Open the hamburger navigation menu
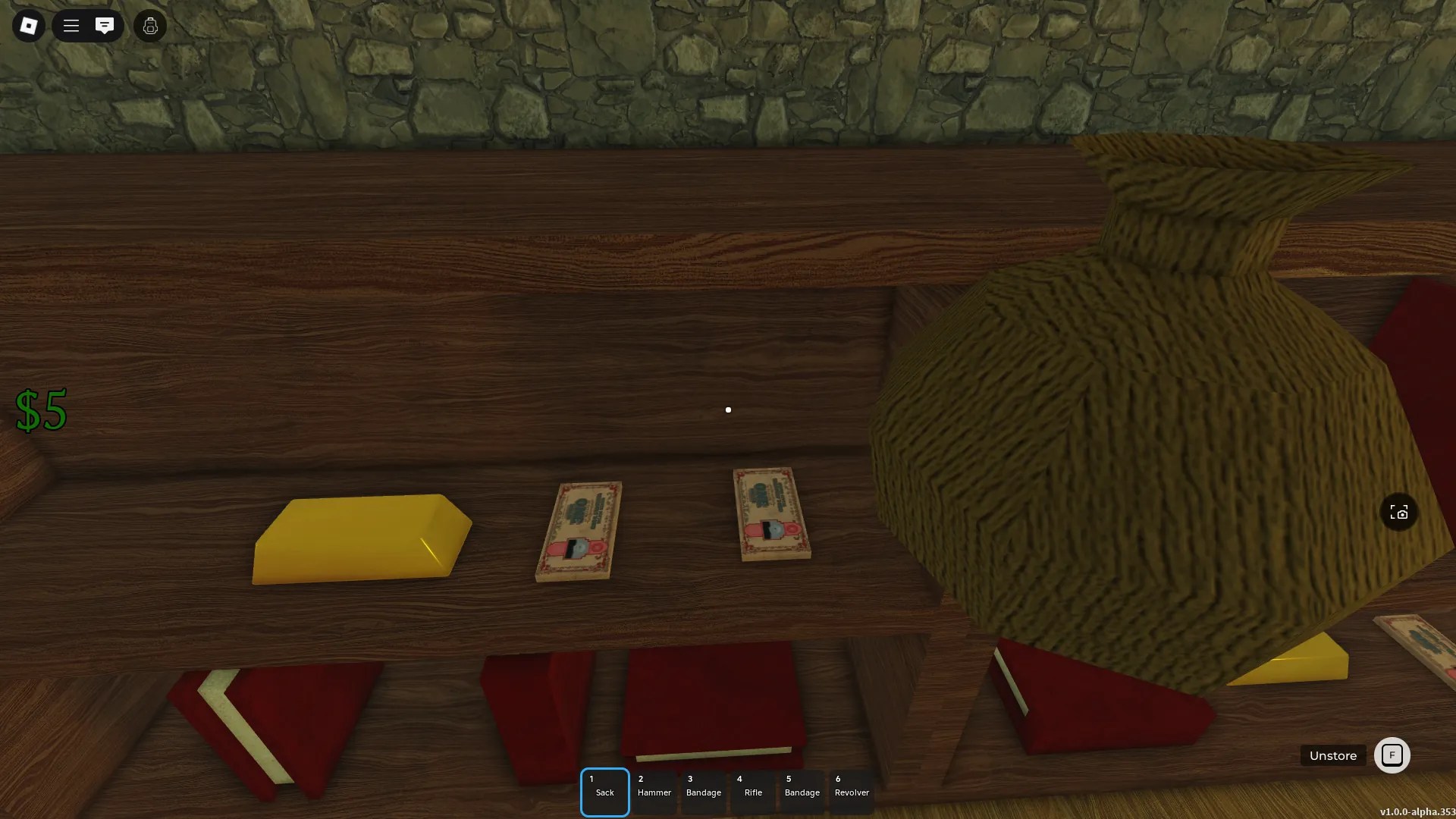Screen dimensions: 1456x819 (x=71, y=26)
